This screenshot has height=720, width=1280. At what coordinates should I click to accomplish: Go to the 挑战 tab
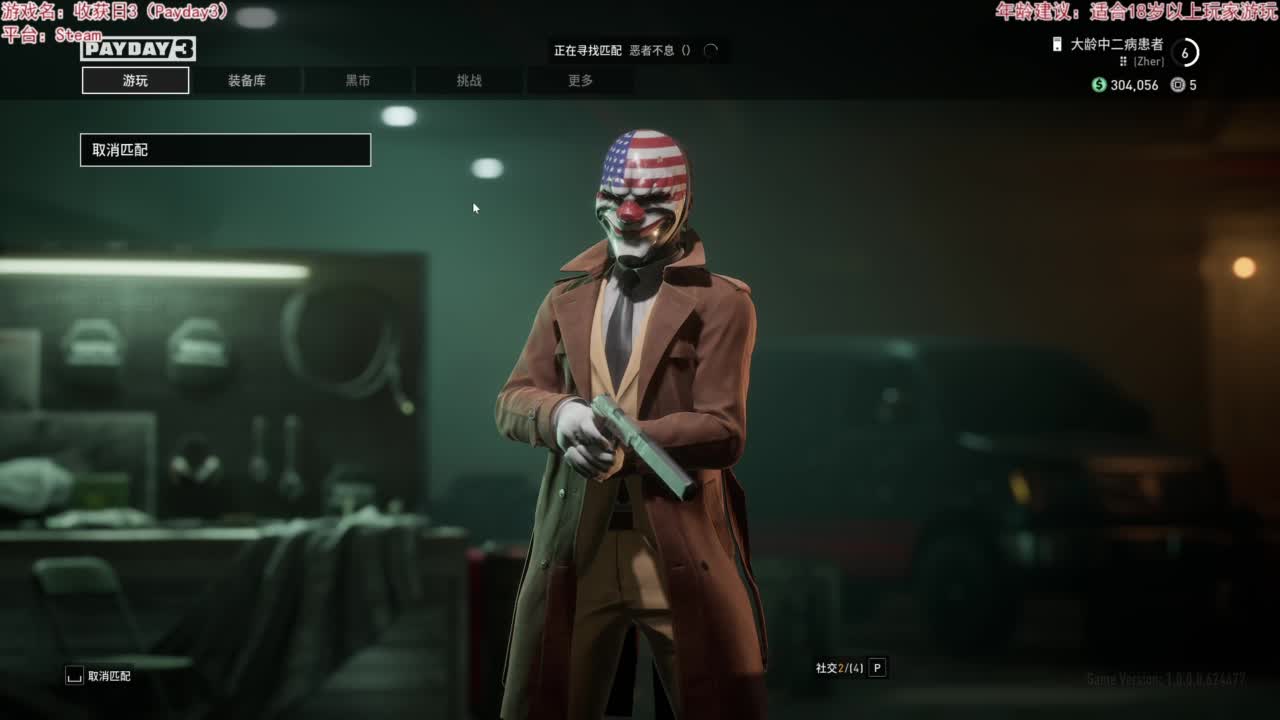coord(469,81)
